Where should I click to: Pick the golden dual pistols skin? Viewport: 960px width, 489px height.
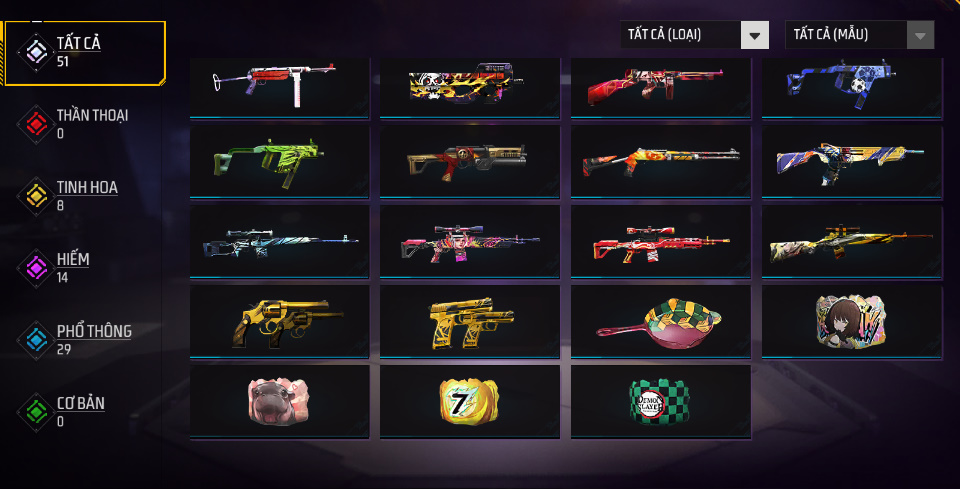(x=469, y=322)
